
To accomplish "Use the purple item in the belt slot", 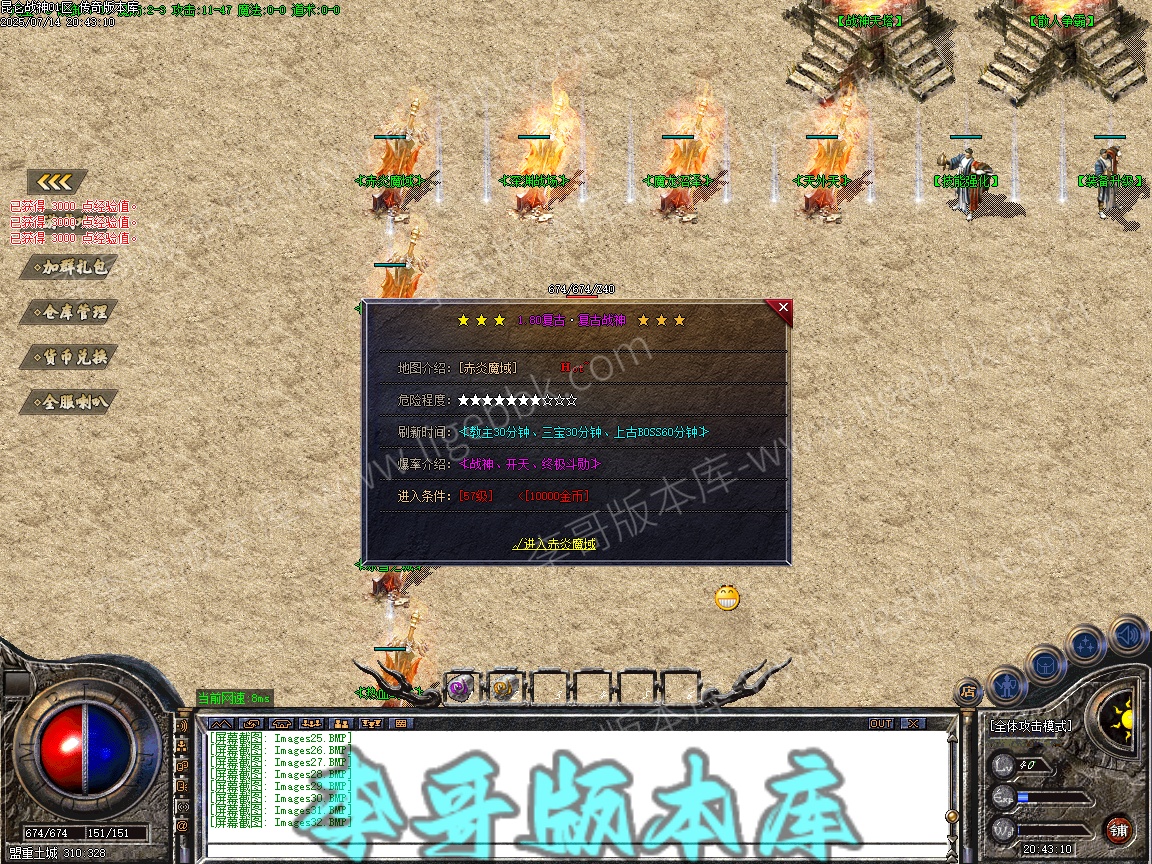I will 459,687.
